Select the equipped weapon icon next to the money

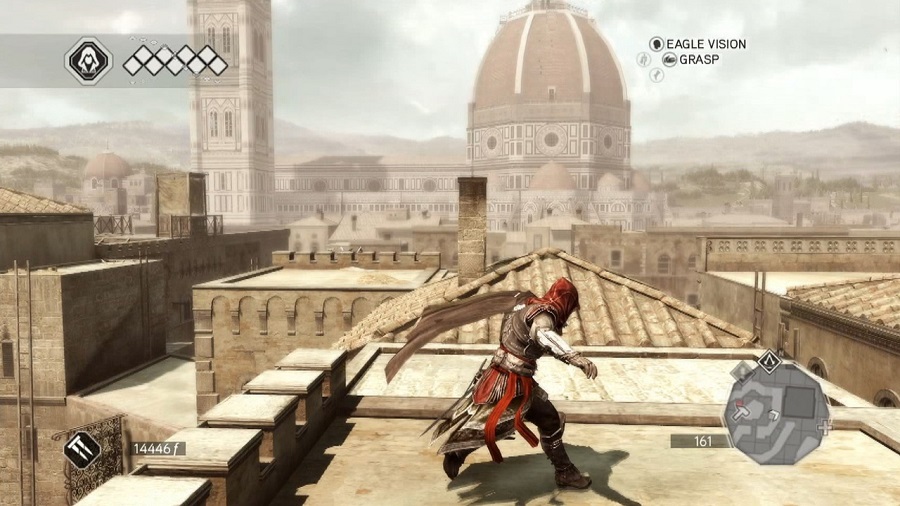(x=81, y=449)
